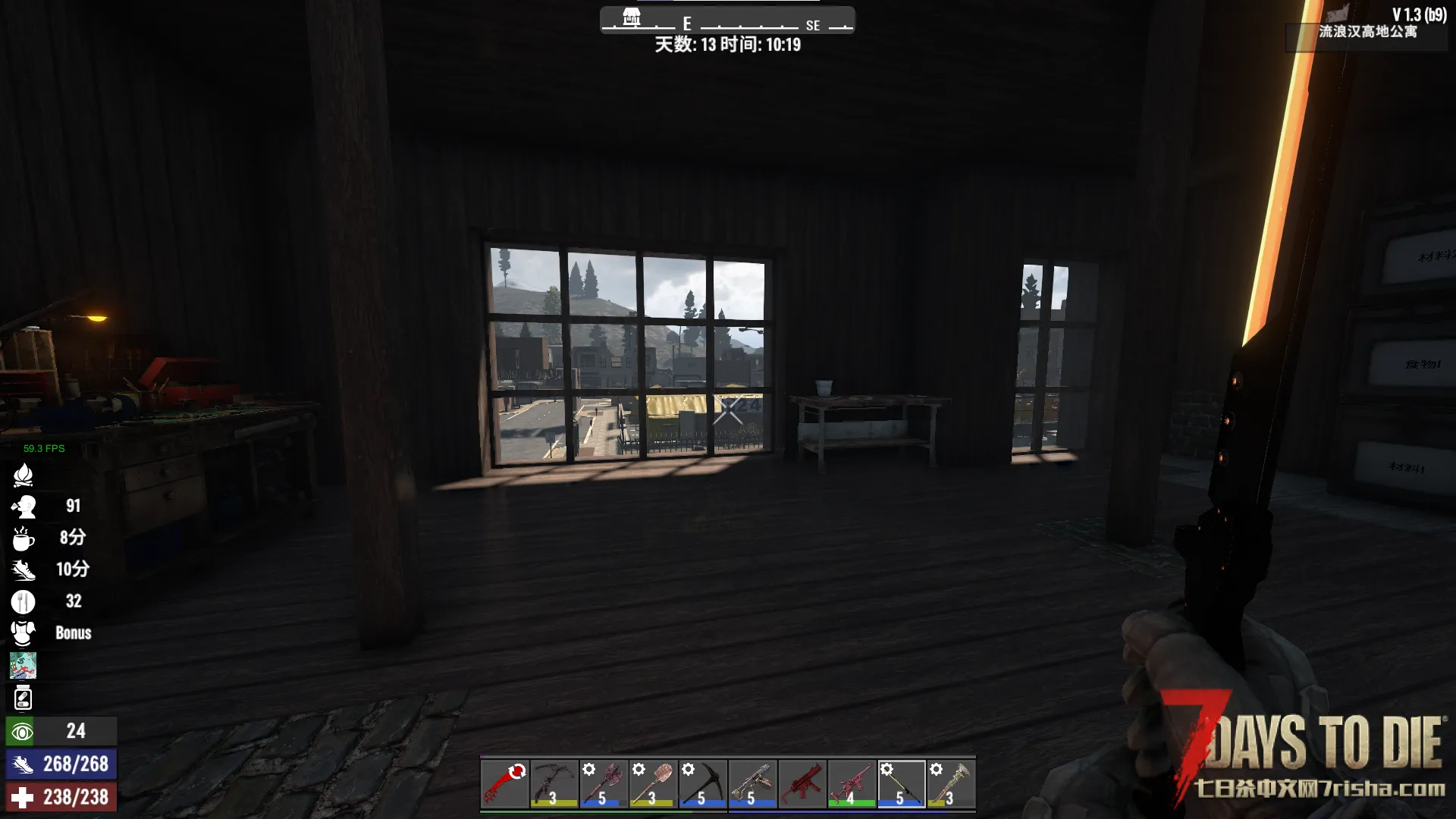
Task: Click the campfire buff icon
Action: coord(23,475)
